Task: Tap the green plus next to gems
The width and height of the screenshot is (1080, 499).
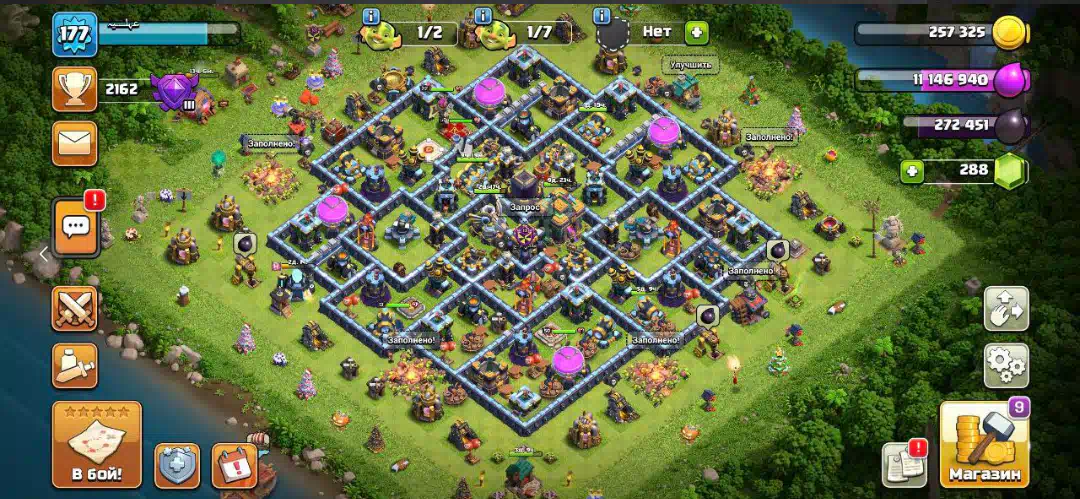Action: (x=911, y=171)
